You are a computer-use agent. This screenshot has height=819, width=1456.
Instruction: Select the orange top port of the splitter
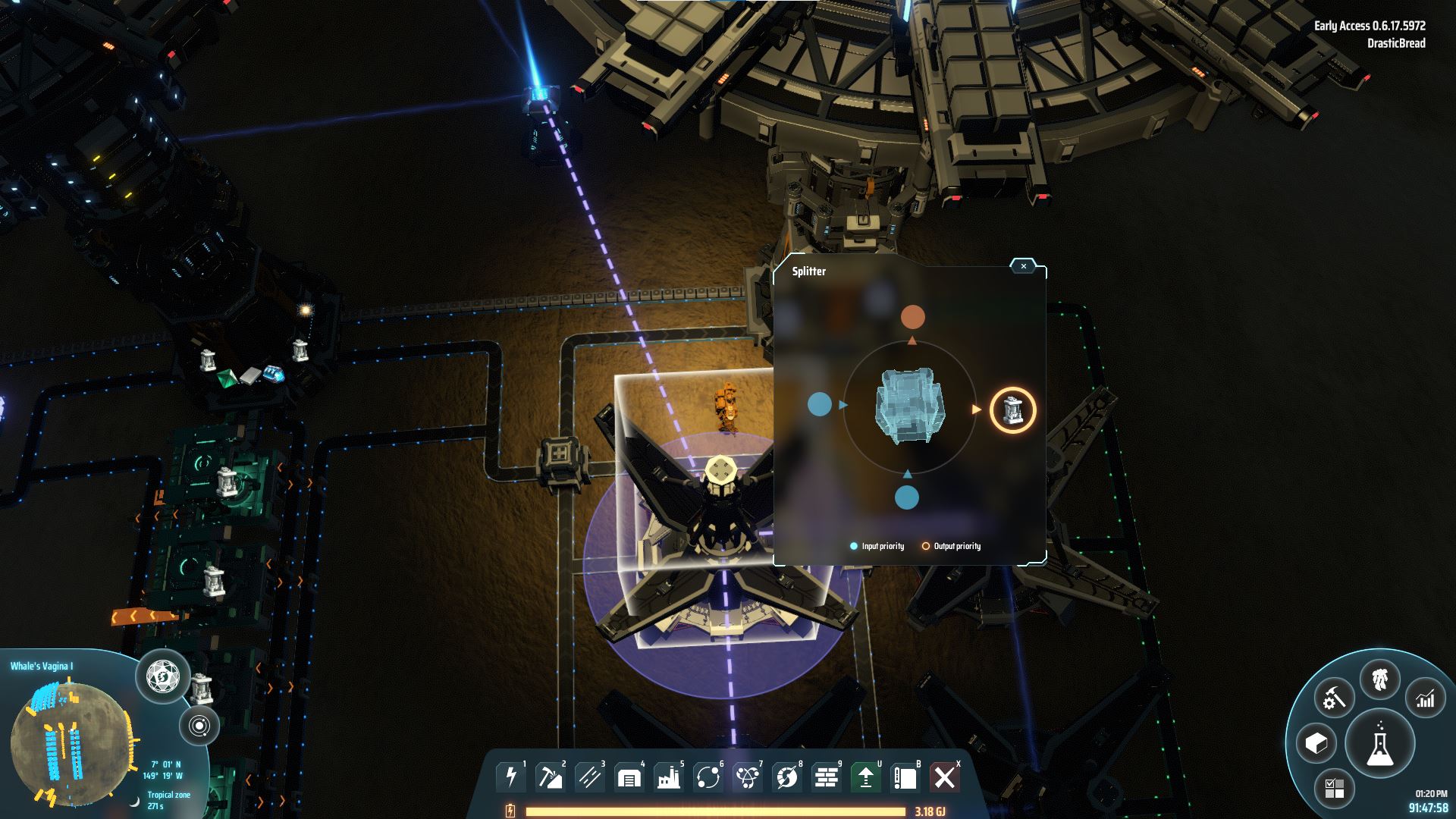point(912,317)
